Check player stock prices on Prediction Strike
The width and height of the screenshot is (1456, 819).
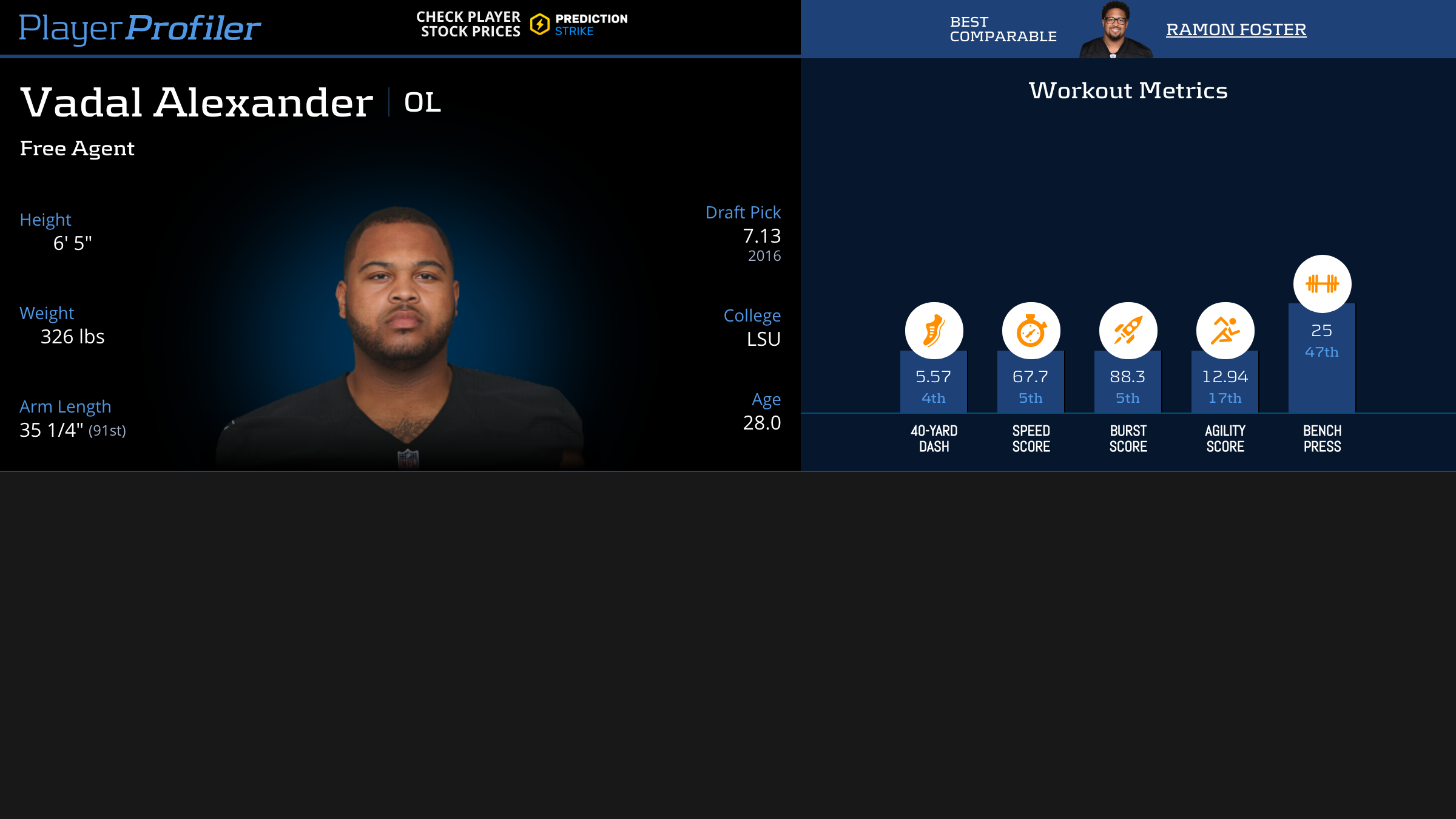[522, 25]
